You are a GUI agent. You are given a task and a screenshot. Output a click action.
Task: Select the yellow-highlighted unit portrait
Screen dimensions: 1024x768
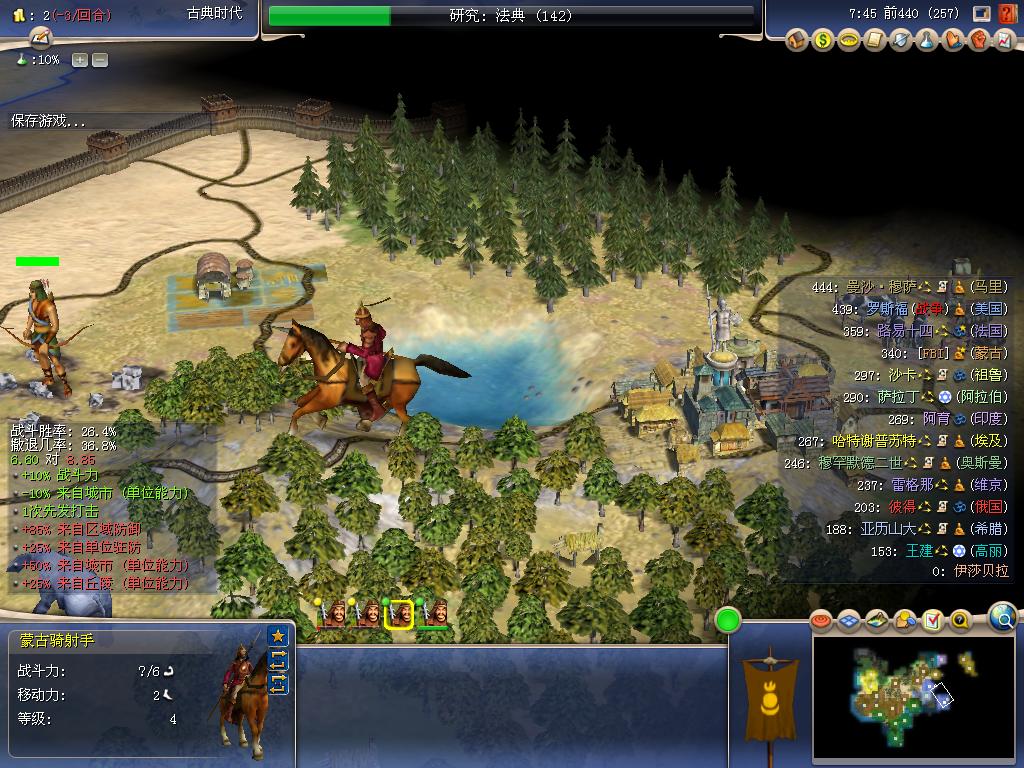[400, 614]
